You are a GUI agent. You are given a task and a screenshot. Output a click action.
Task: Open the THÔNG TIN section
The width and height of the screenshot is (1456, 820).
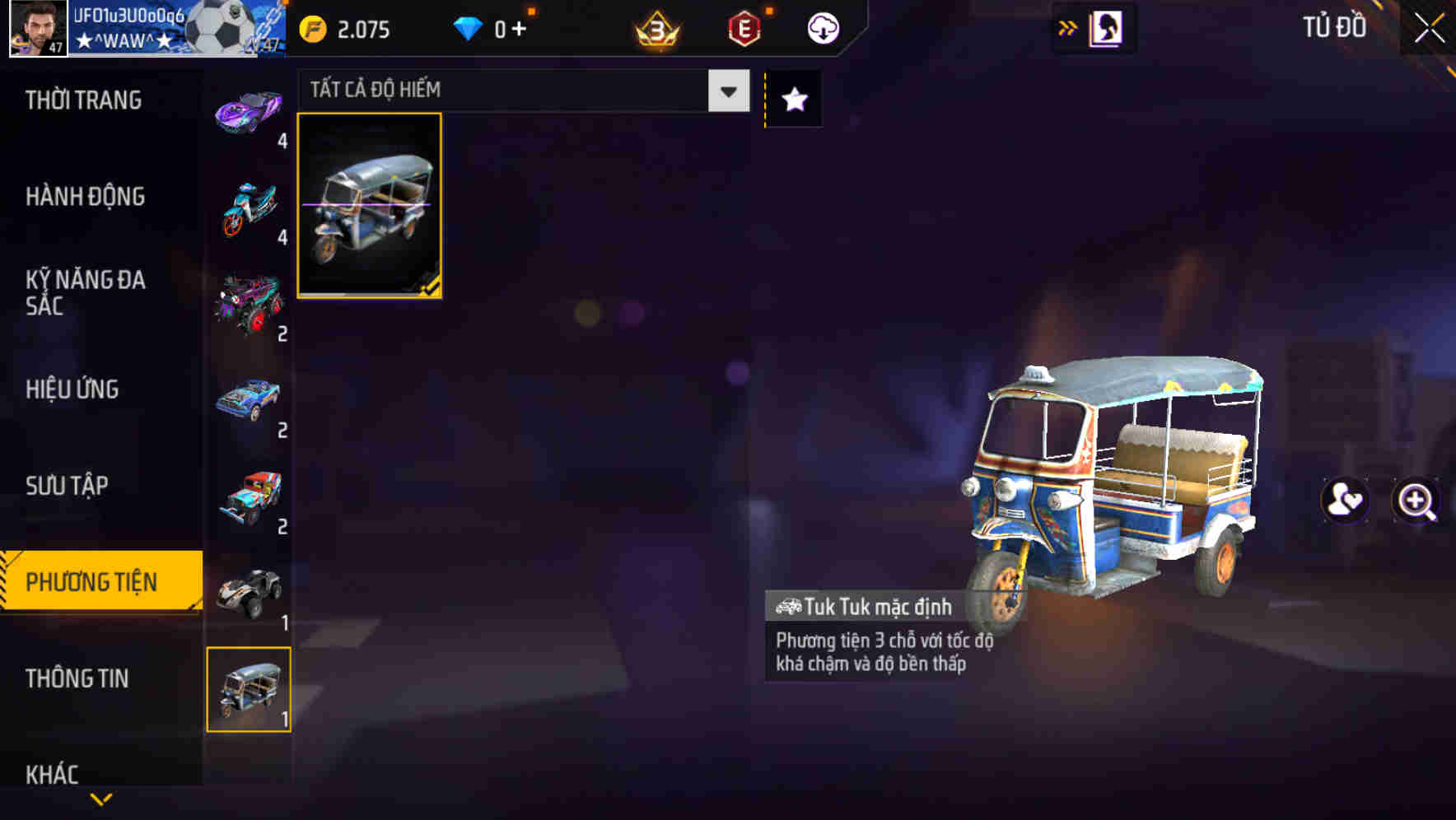tap(77, 679)
